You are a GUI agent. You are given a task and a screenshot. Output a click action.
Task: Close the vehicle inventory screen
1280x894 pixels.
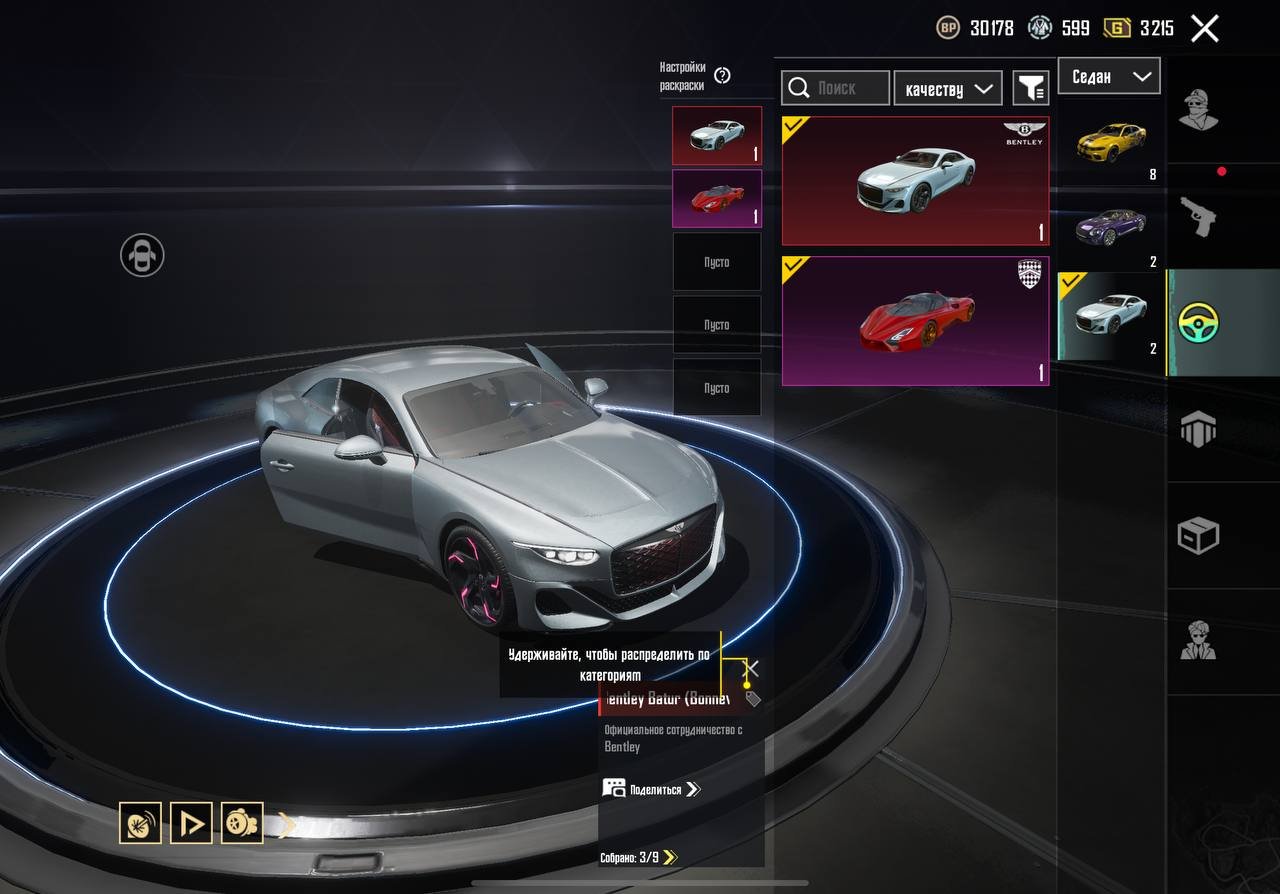click(1205, 28)
